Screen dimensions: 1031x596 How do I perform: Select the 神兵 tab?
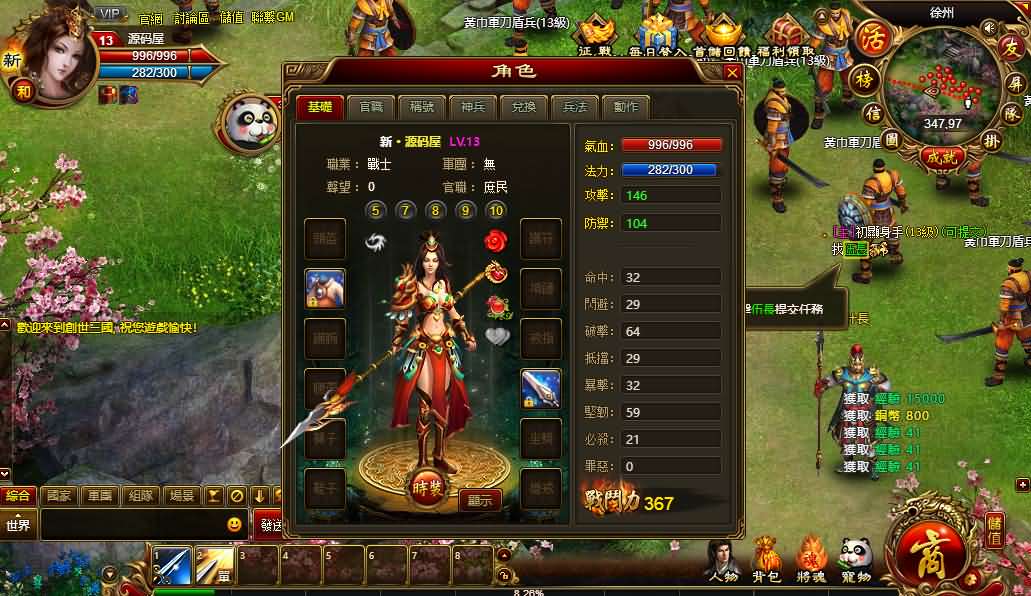click(x=472, y=108)
